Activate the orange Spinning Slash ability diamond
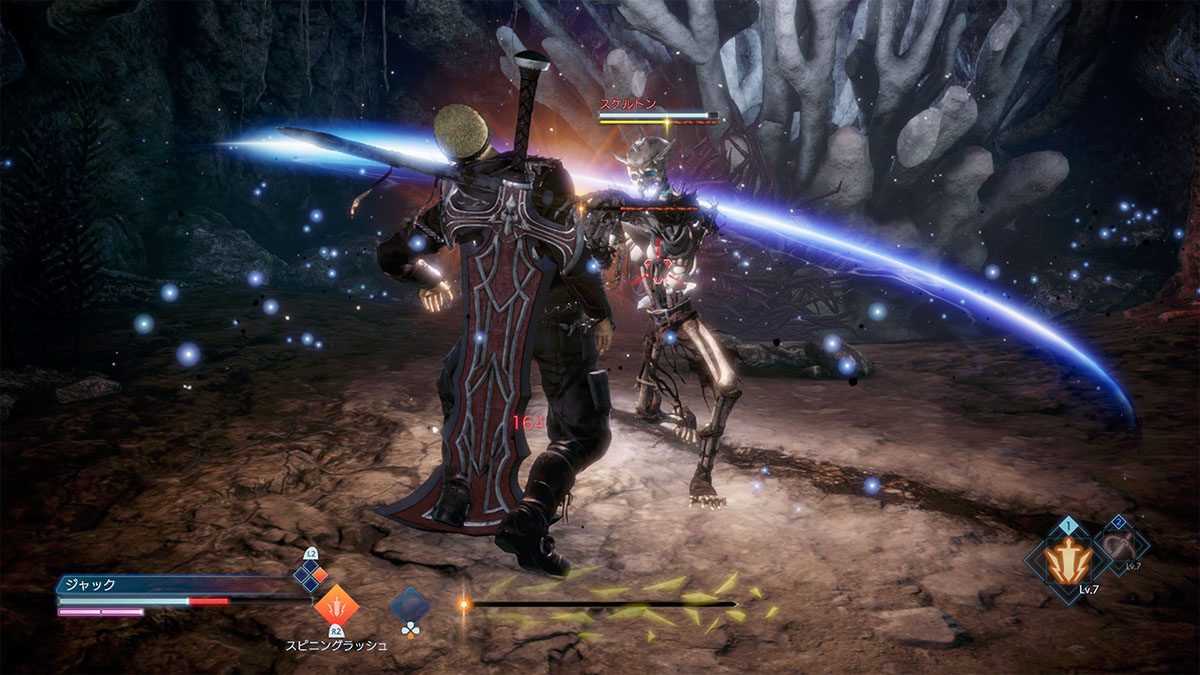The height and width of the screenshot is (675, 1200). pyautogui.click(x=336, y=606)
